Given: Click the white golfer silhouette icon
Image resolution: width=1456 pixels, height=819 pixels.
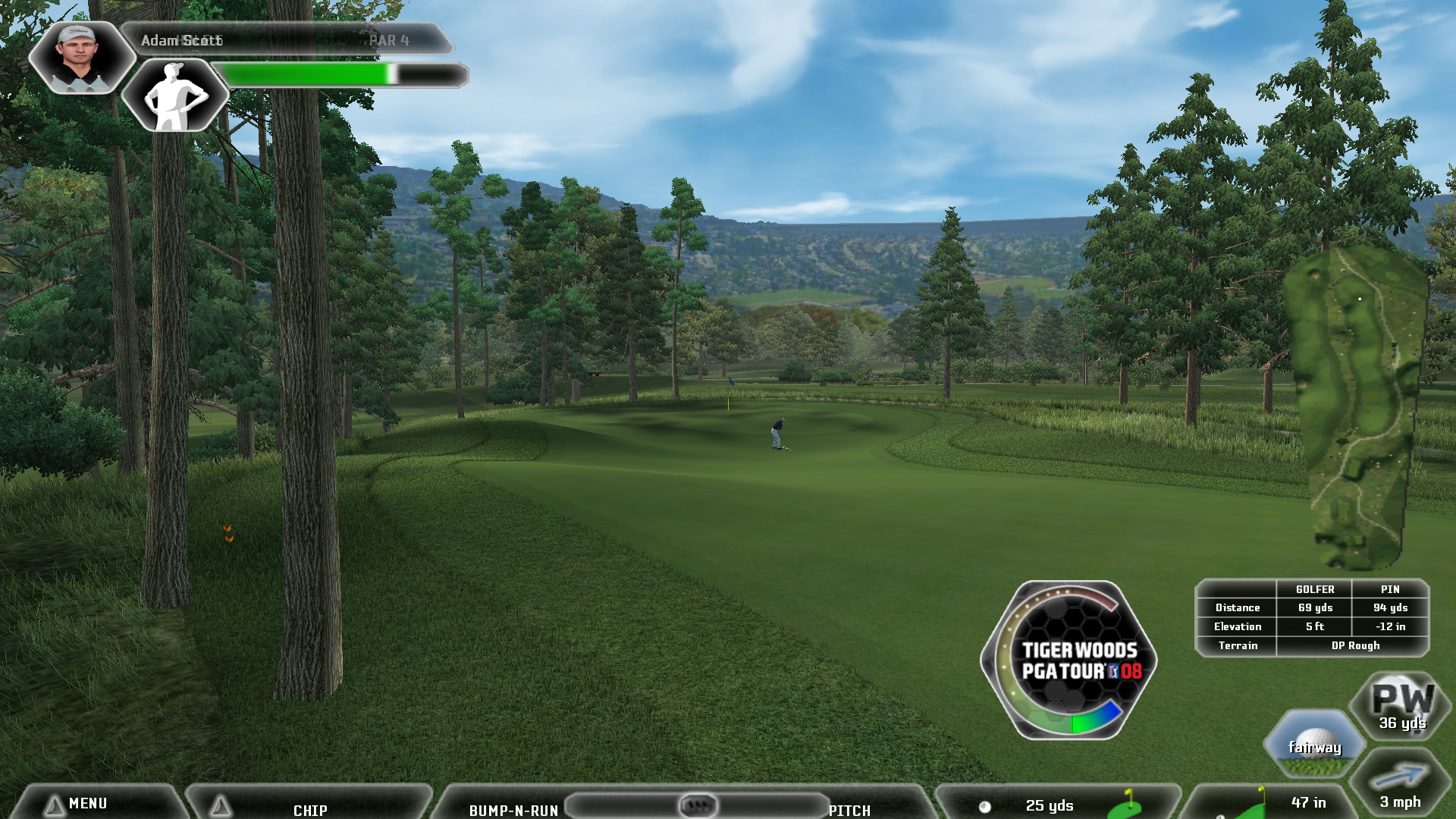Looking at the screenshot, I should coord(176,96).
